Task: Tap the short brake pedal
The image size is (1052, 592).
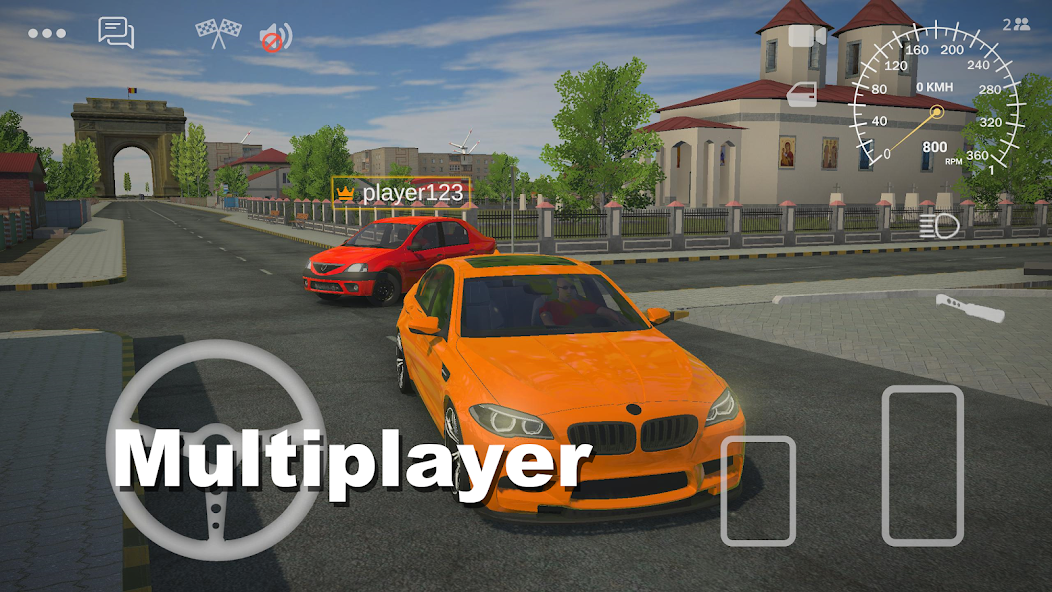Action: [758, 490]
